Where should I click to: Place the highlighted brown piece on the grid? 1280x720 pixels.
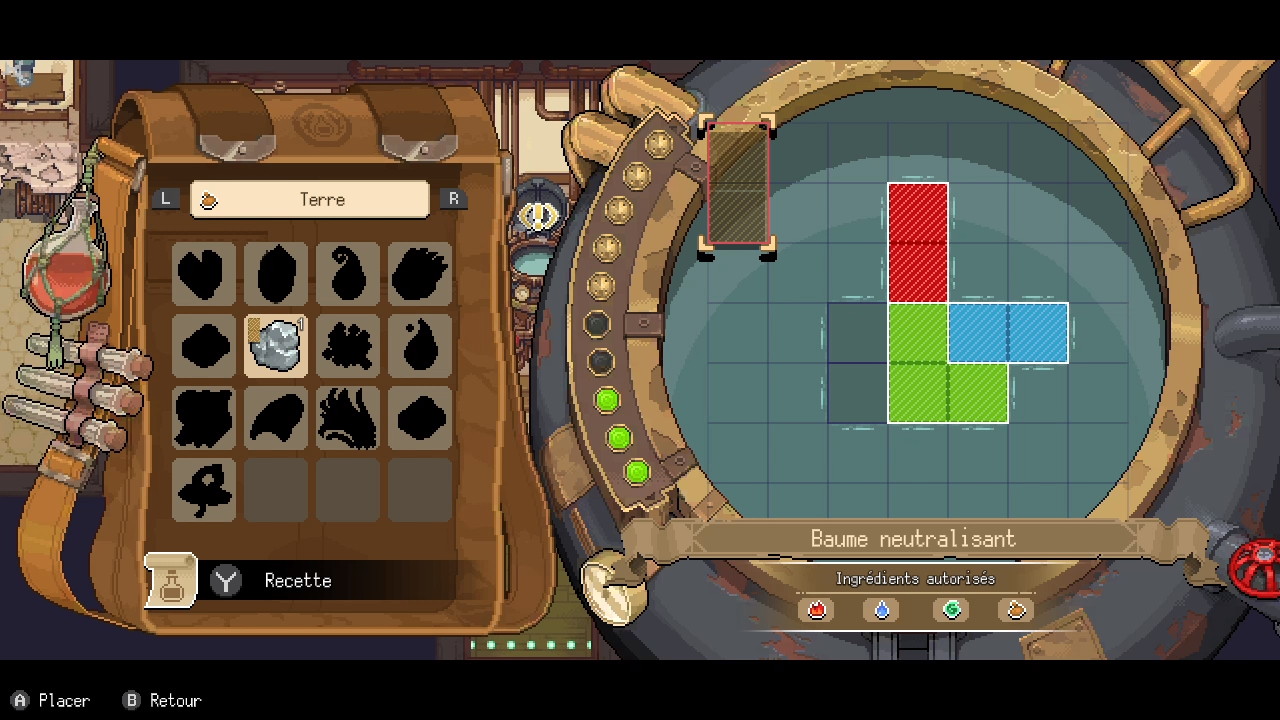(738, 184)
